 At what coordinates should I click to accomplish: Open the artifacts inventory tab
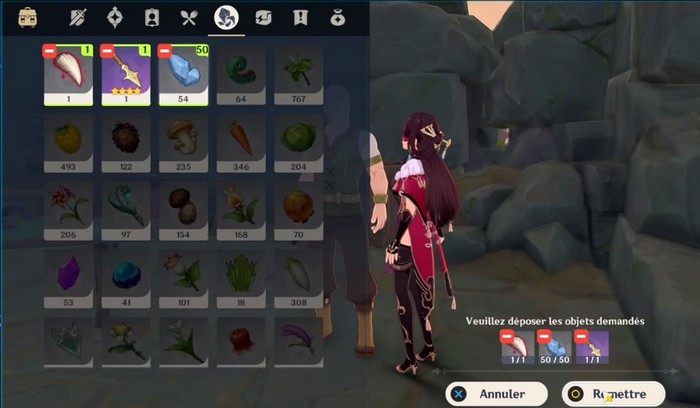click(115, 17)
